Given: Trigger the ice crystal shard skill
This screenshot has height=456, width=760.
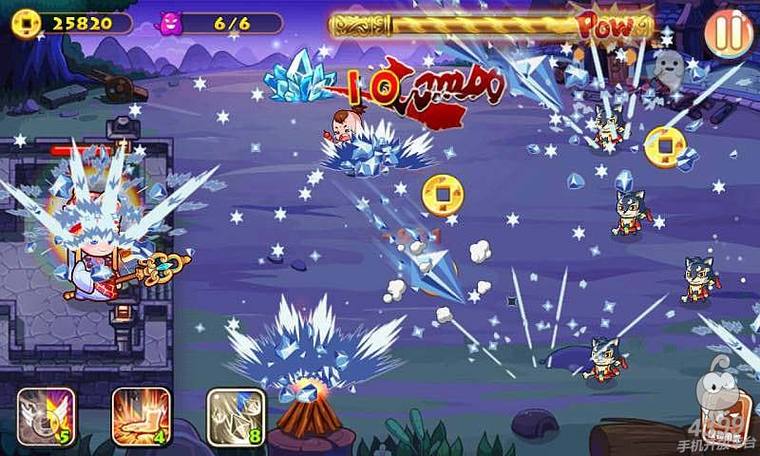Looking at the screenshot, I should (x=235, y=416).
